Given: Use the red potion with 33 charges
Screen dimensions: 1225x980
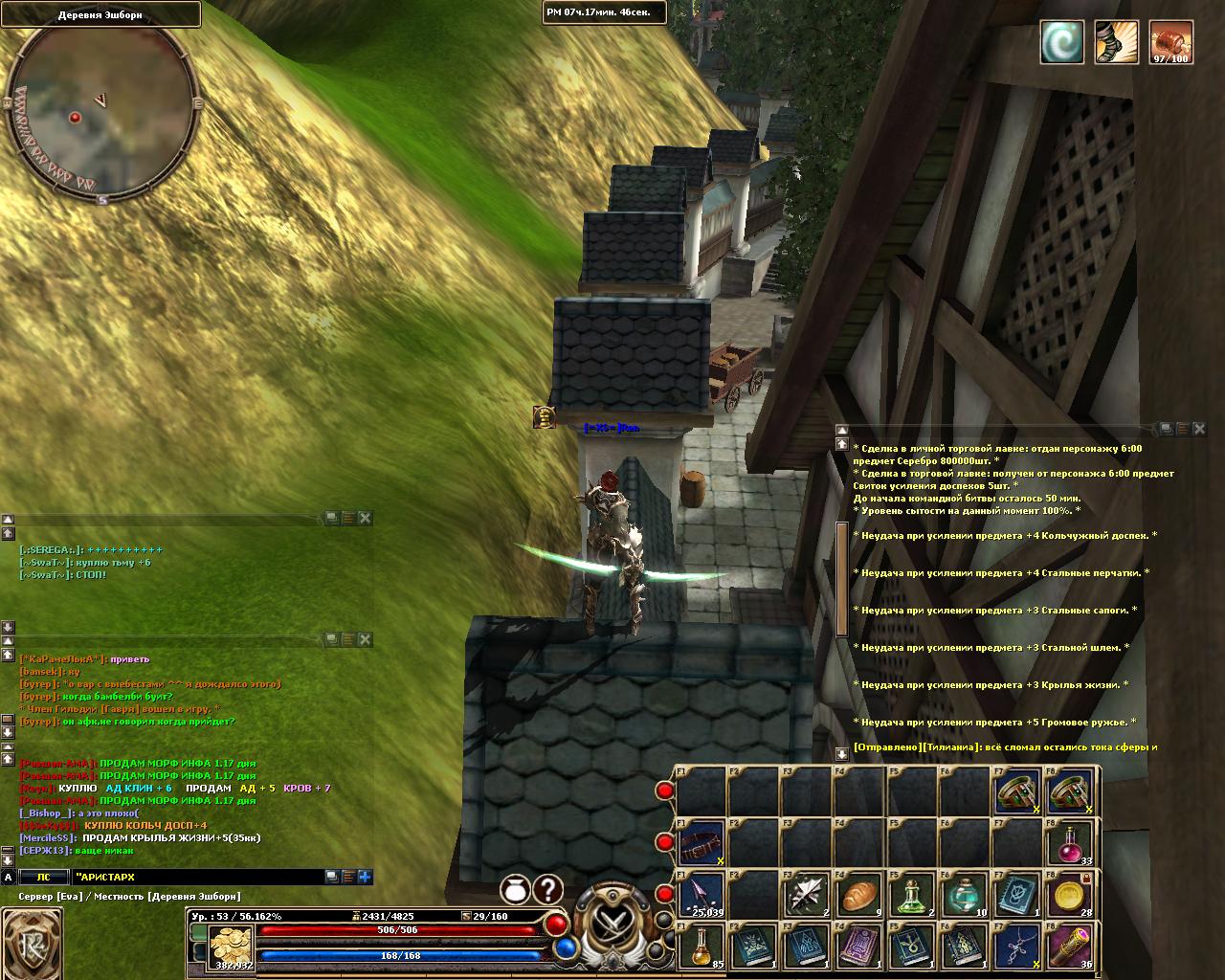Looking at the screenshot, I should pyautogui.click(x=1072, y=843).
